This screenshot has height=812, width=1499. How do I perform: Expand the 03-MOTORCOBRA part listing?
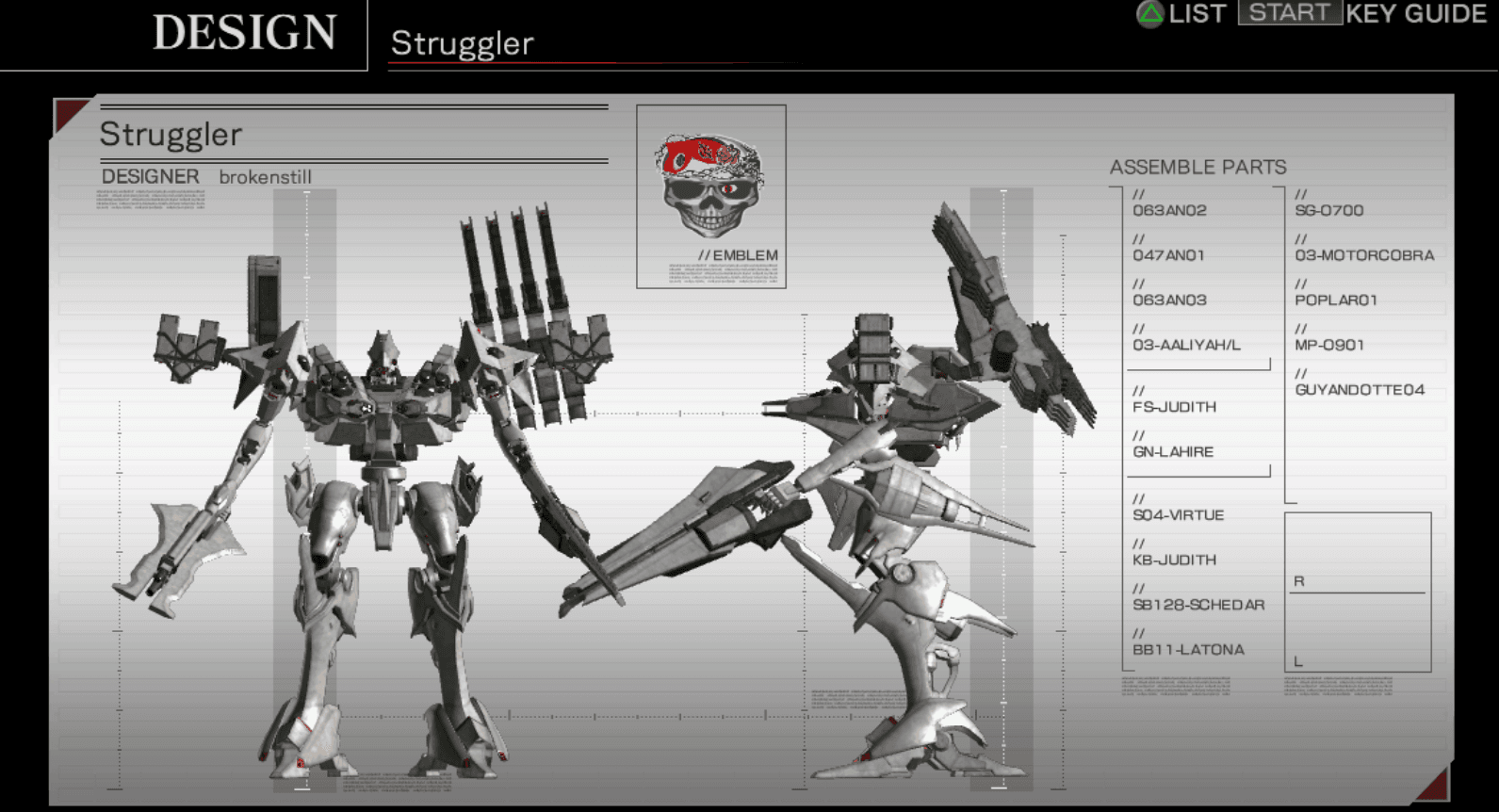(x=1365, y=255)
